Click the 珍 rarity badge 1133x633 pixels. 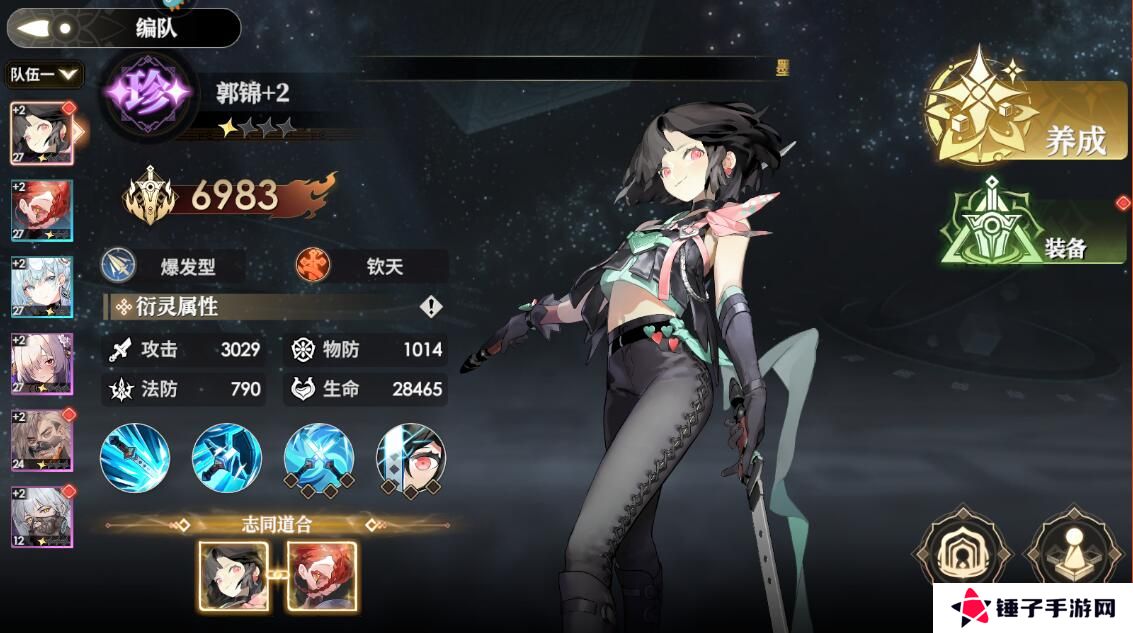point(148,93)
